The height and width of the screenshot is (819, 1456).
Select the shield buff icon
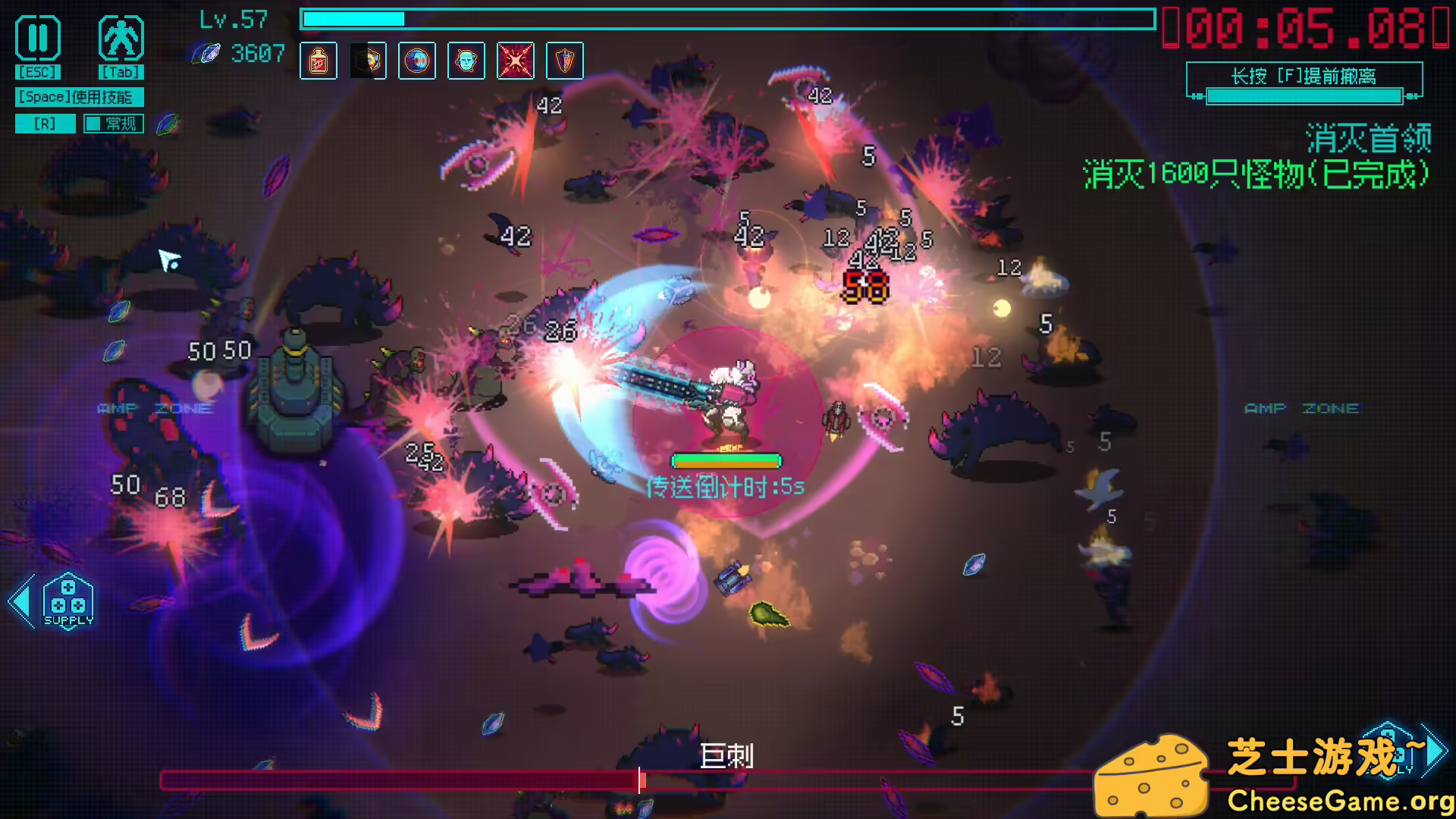565,61
